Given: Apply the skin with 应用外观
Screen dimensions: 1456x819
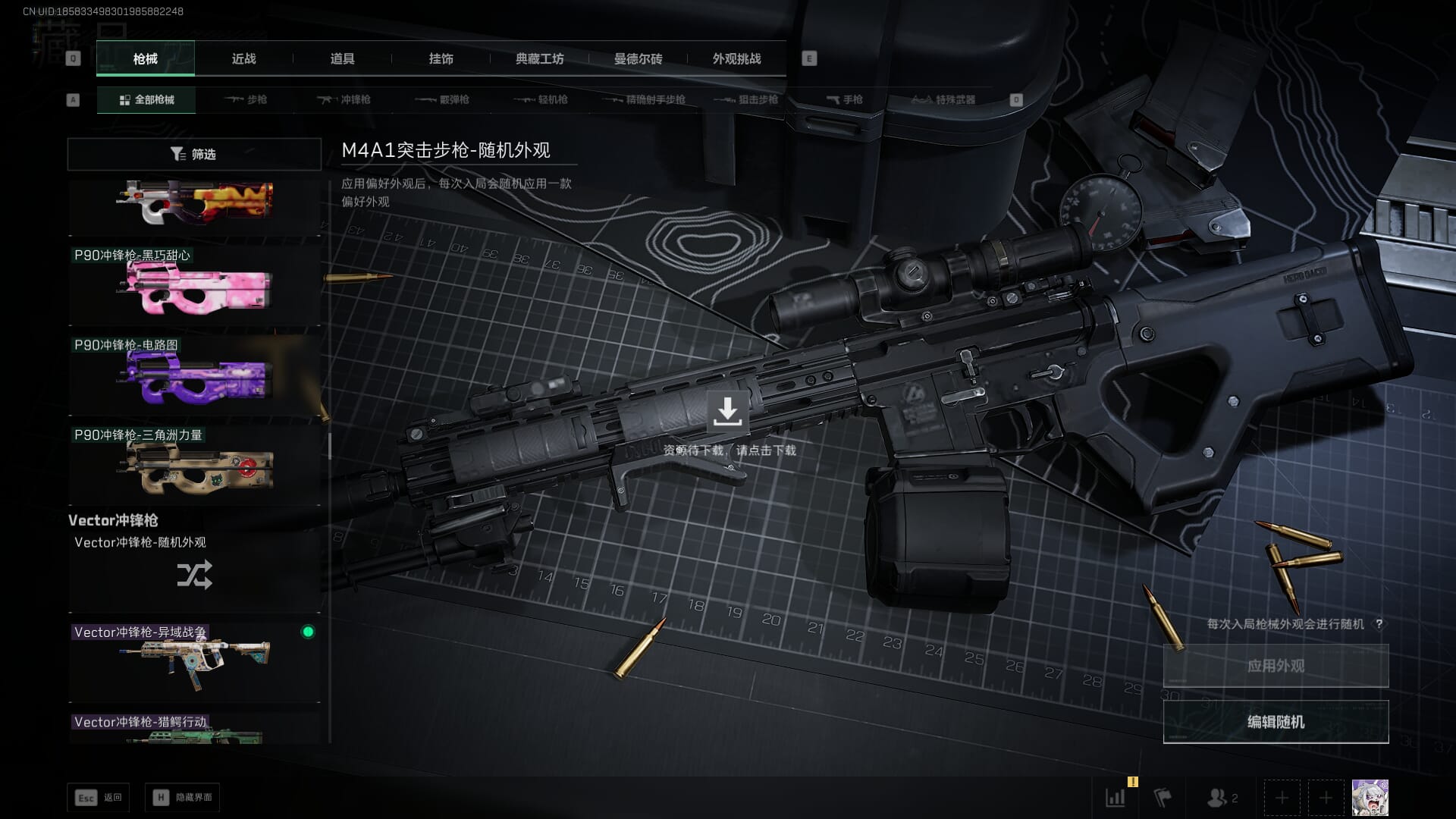Looking at the screenshot, I should (1276, 666).
